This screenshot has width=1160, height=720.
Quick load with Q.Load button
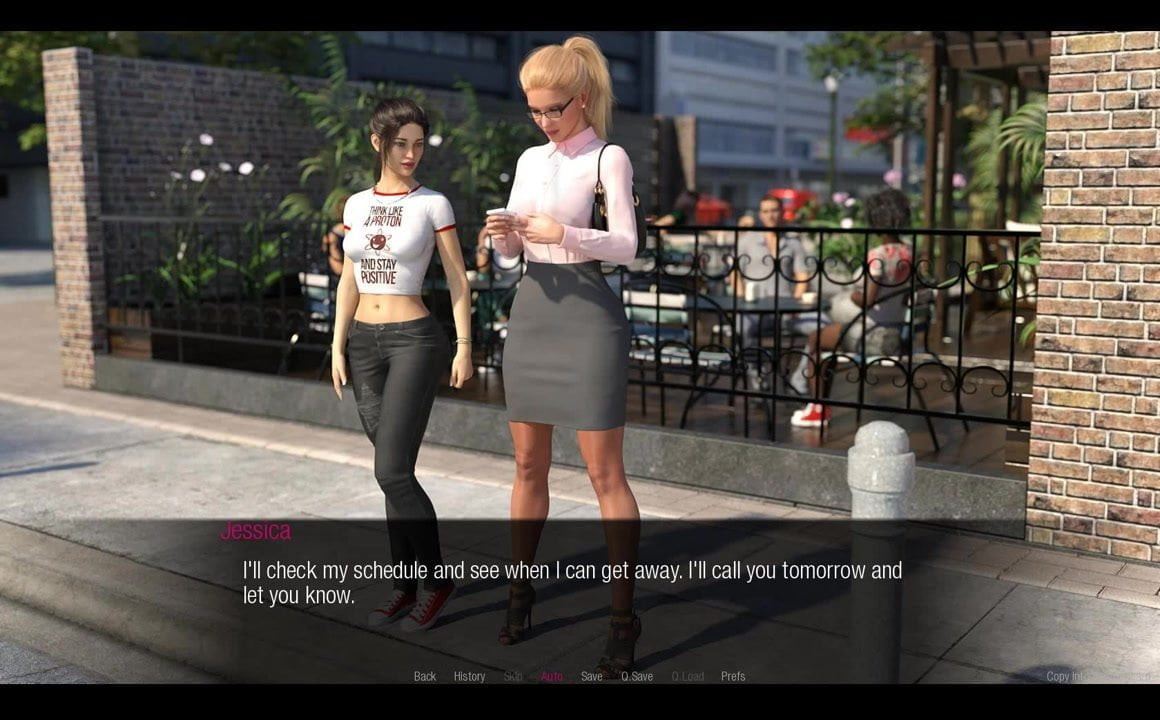(x=688, y=677)
